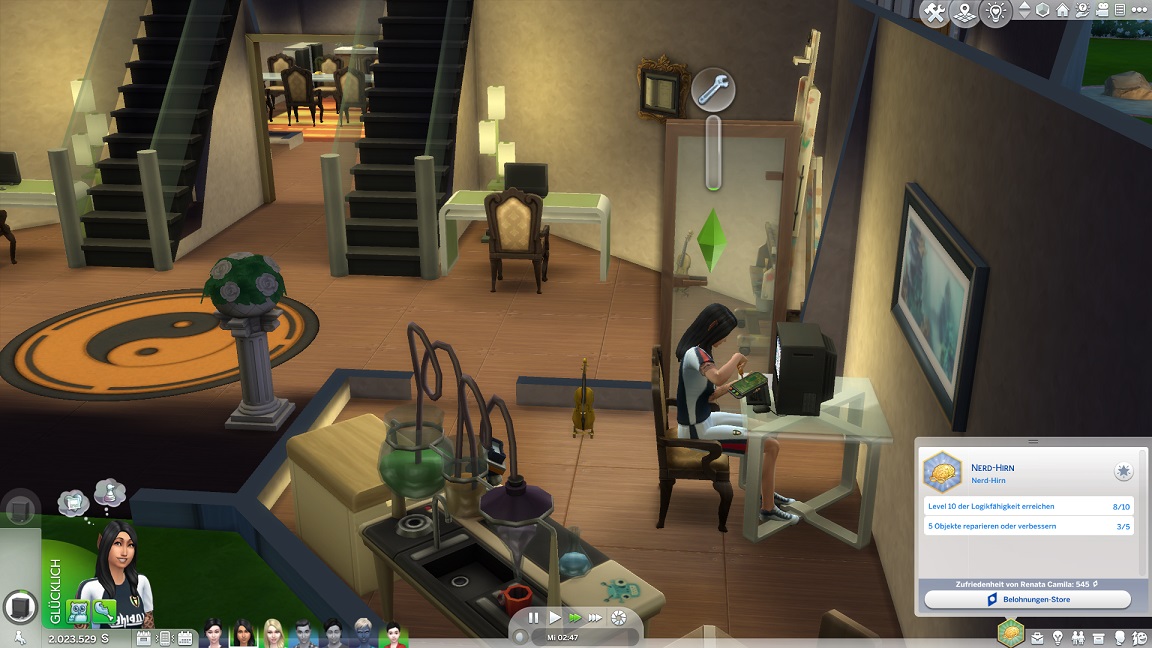Open the career briefcase tab
The image size is (1152, 648).
click(1037, 637)
